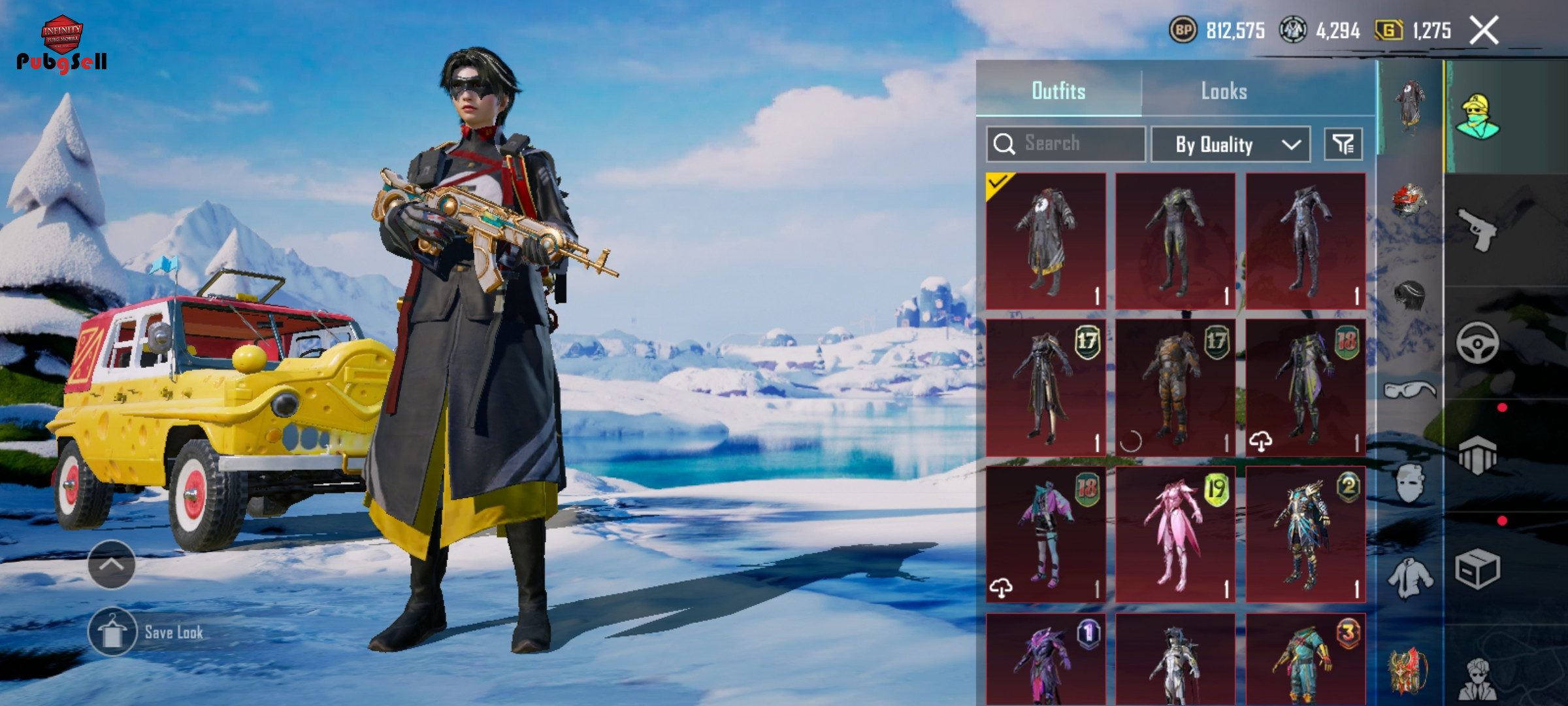Open the outfit filter options
Image resolution: width=1568 pixels, height=706 pixels.
click(x=1343, y=144)
